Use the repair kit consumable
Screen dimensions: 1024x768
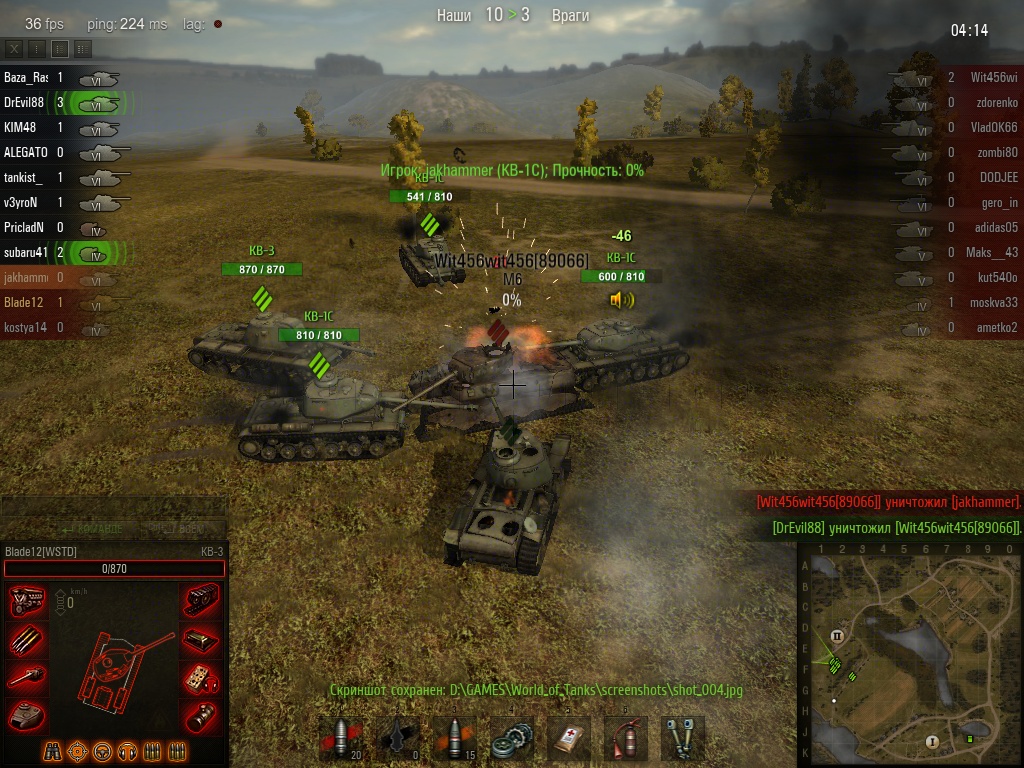(x=514, y=739)
